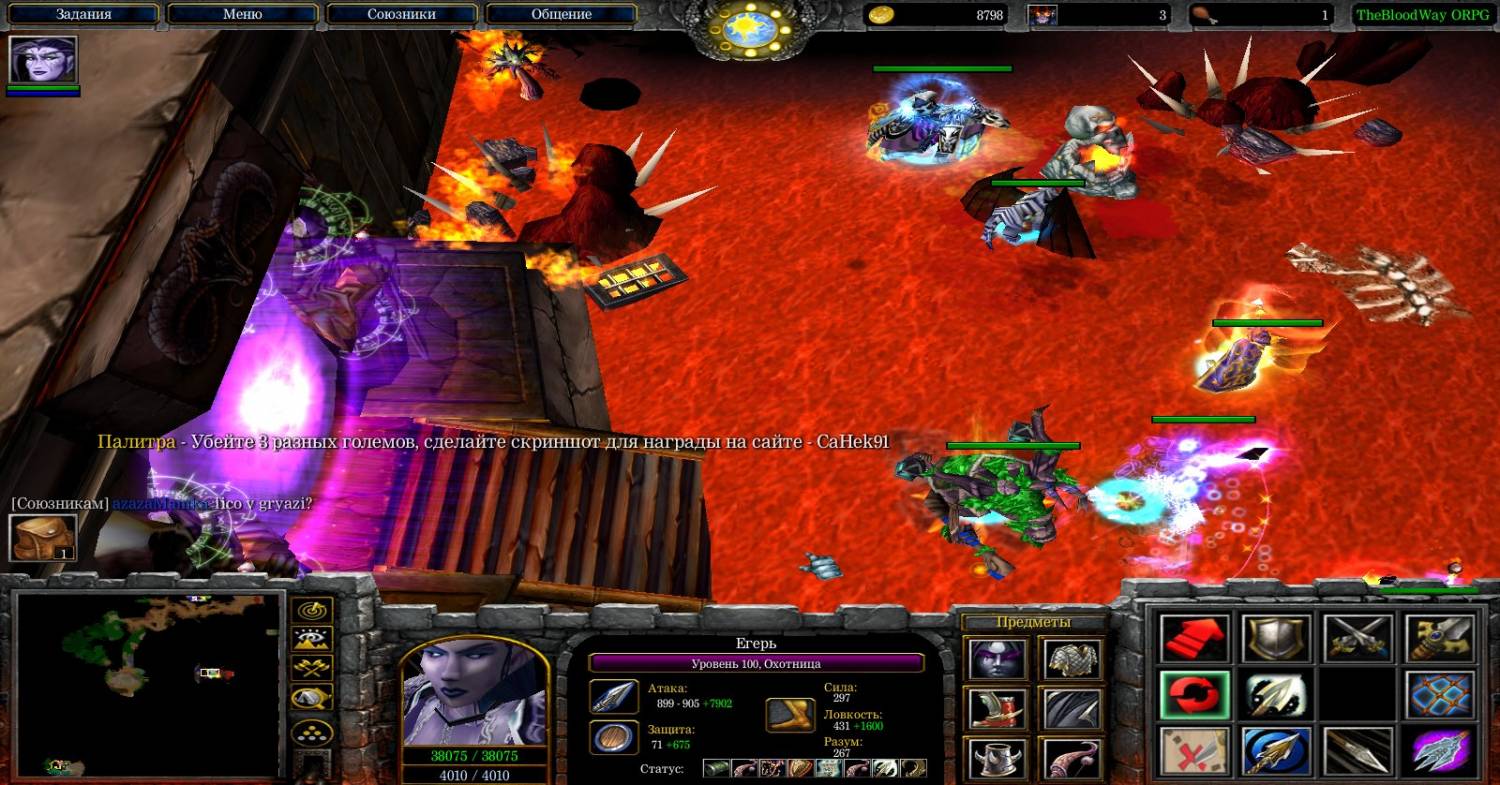Open the Задания quests menu
The width and height of the screenshot is (1500, 785).
click(83, 14)
